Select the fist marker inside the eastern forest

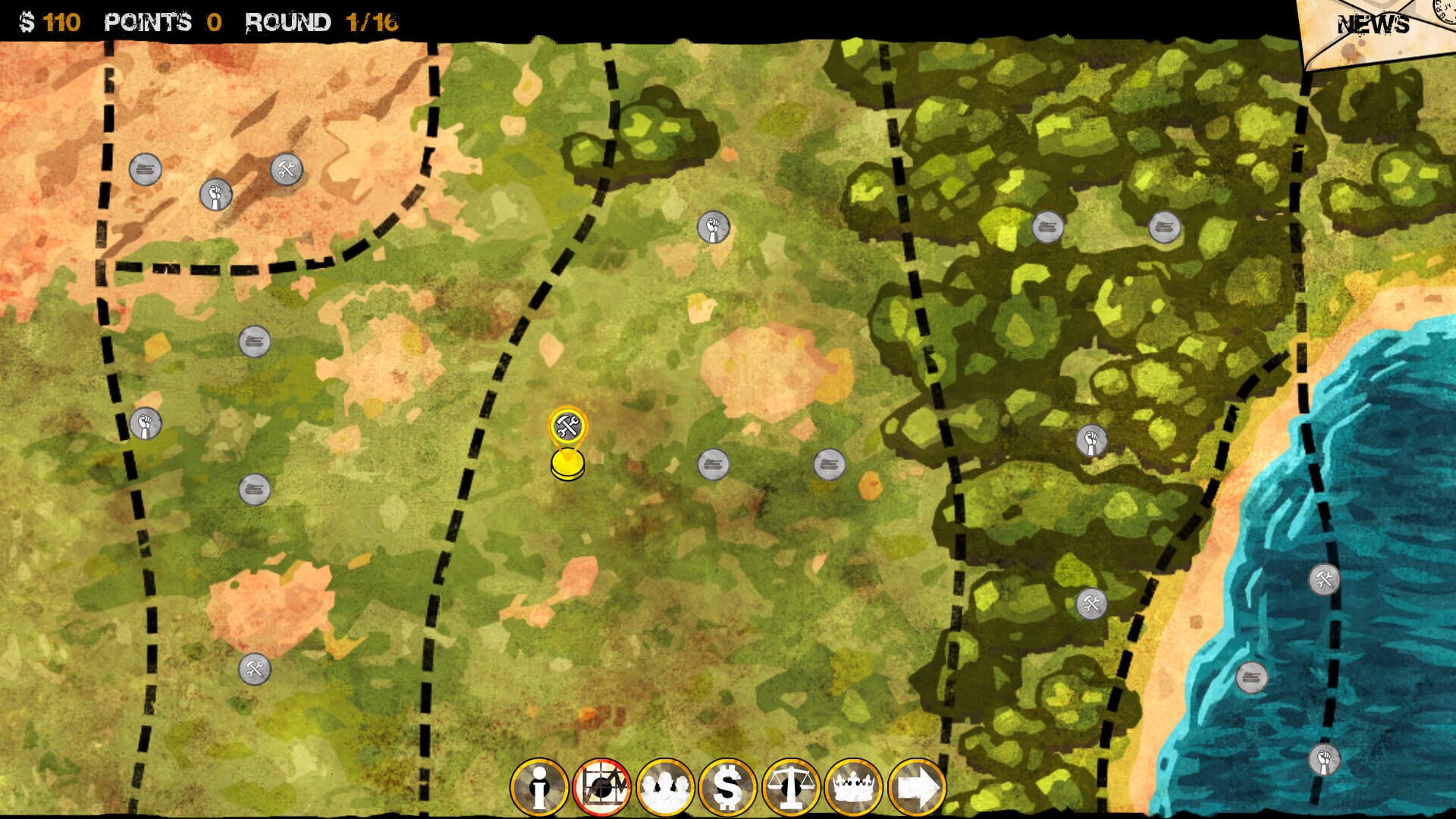click(1094, 438)
